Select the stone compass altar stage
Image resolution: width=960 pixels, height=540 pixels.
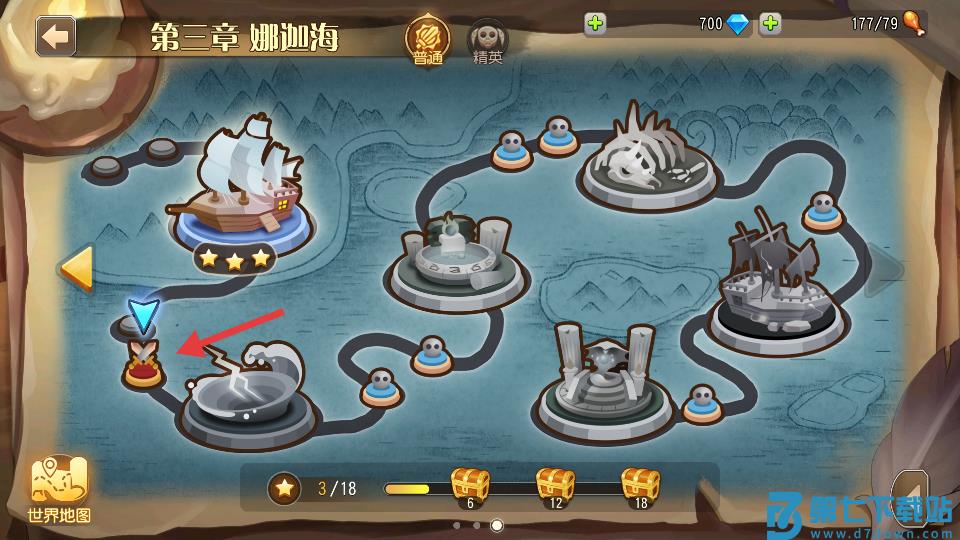(456, 262)
